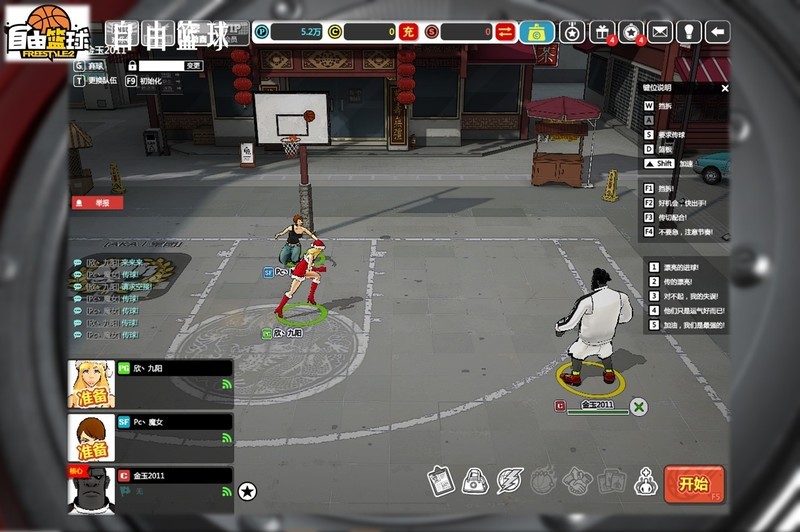Open the envelope mail icon
The image size is (800, 532).
pyautogui.click(x=659, y=32)
